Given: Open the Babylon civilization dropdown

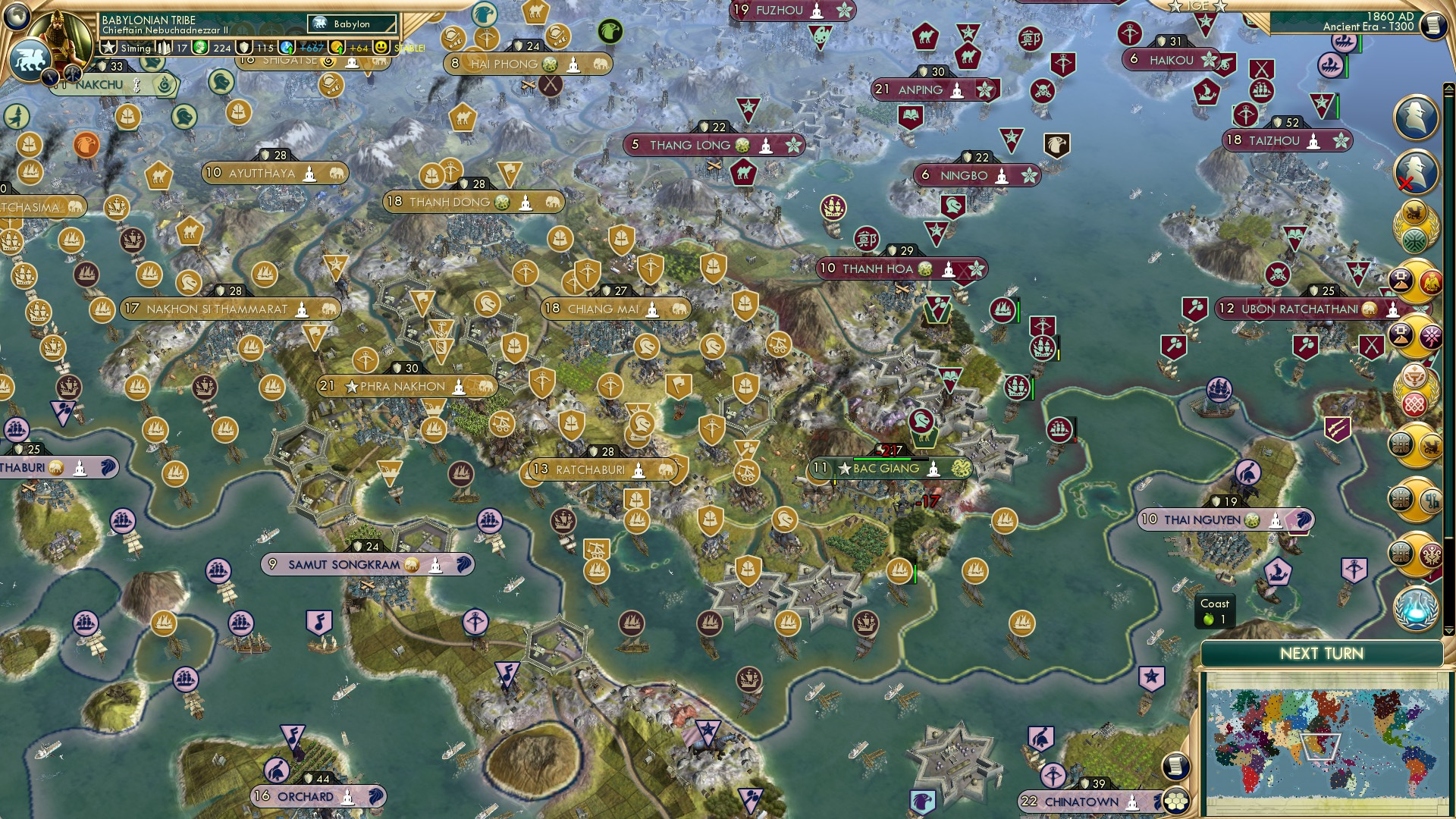Looking at the screenshot, I should click(352, 24).
